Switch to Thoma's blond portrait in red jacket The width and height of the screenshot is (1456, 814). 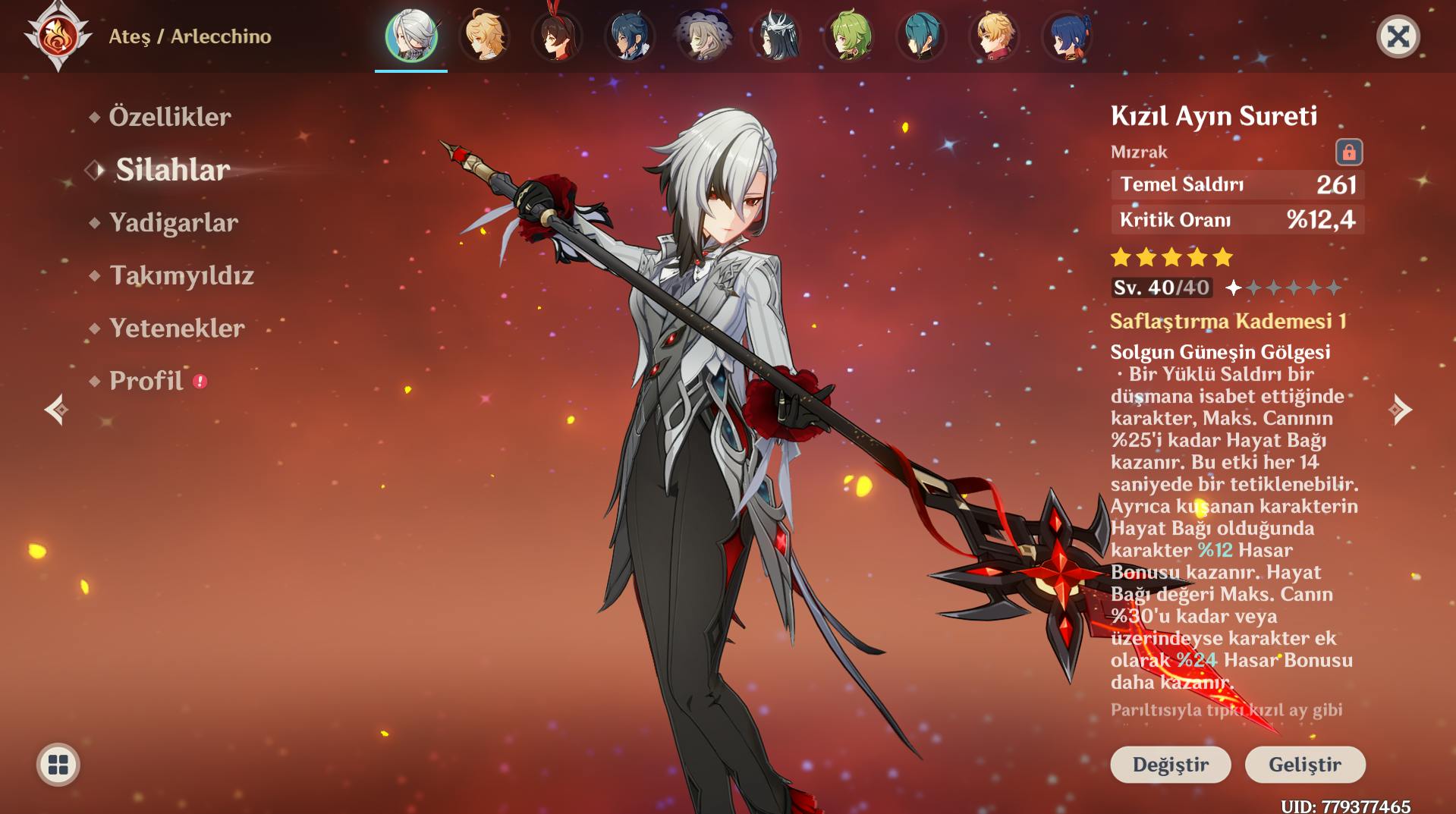[x=994, y=36]
